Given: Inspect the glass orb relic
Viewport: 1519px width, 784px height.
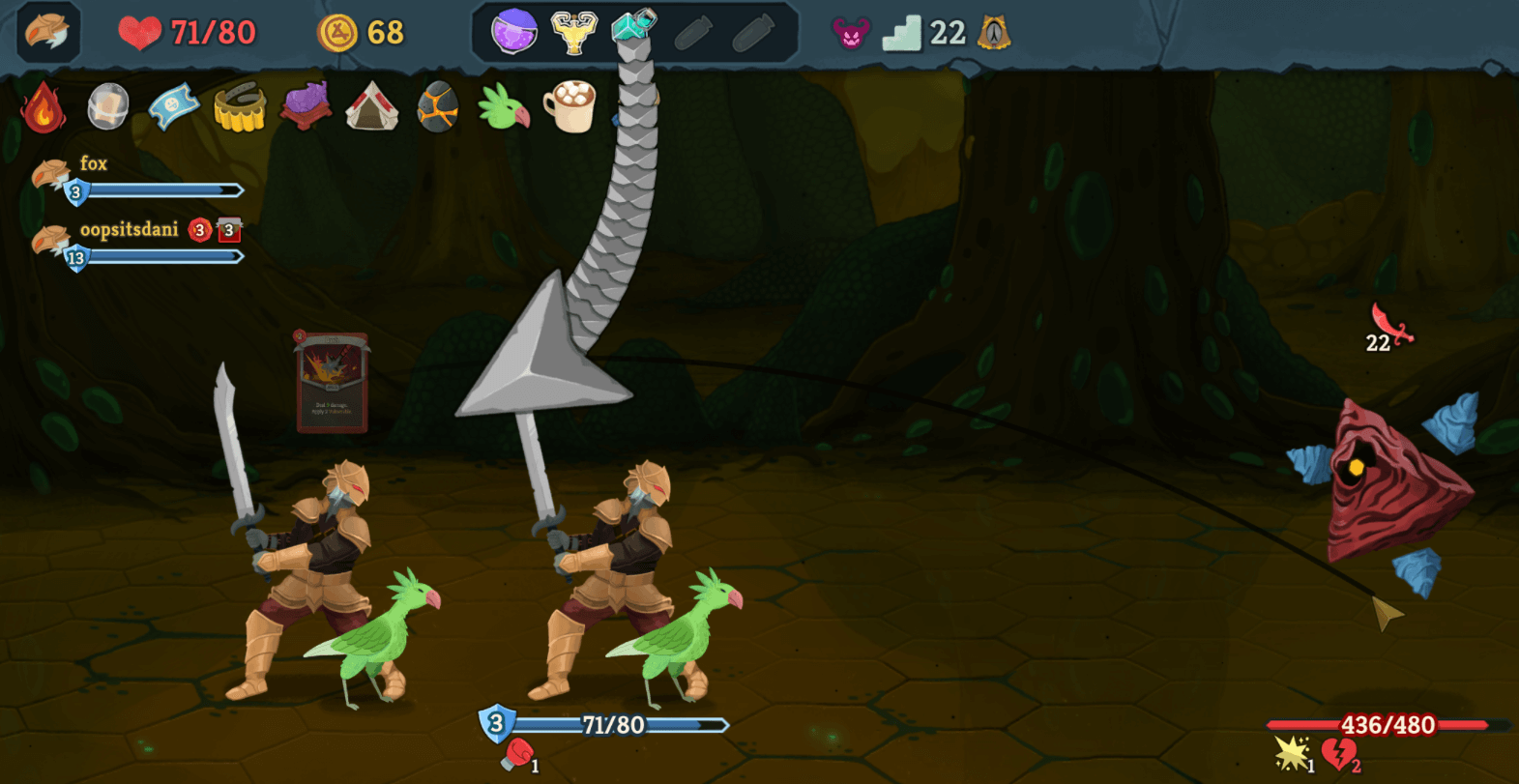Looking at the screenshot, I should click(x=107, y=106).
